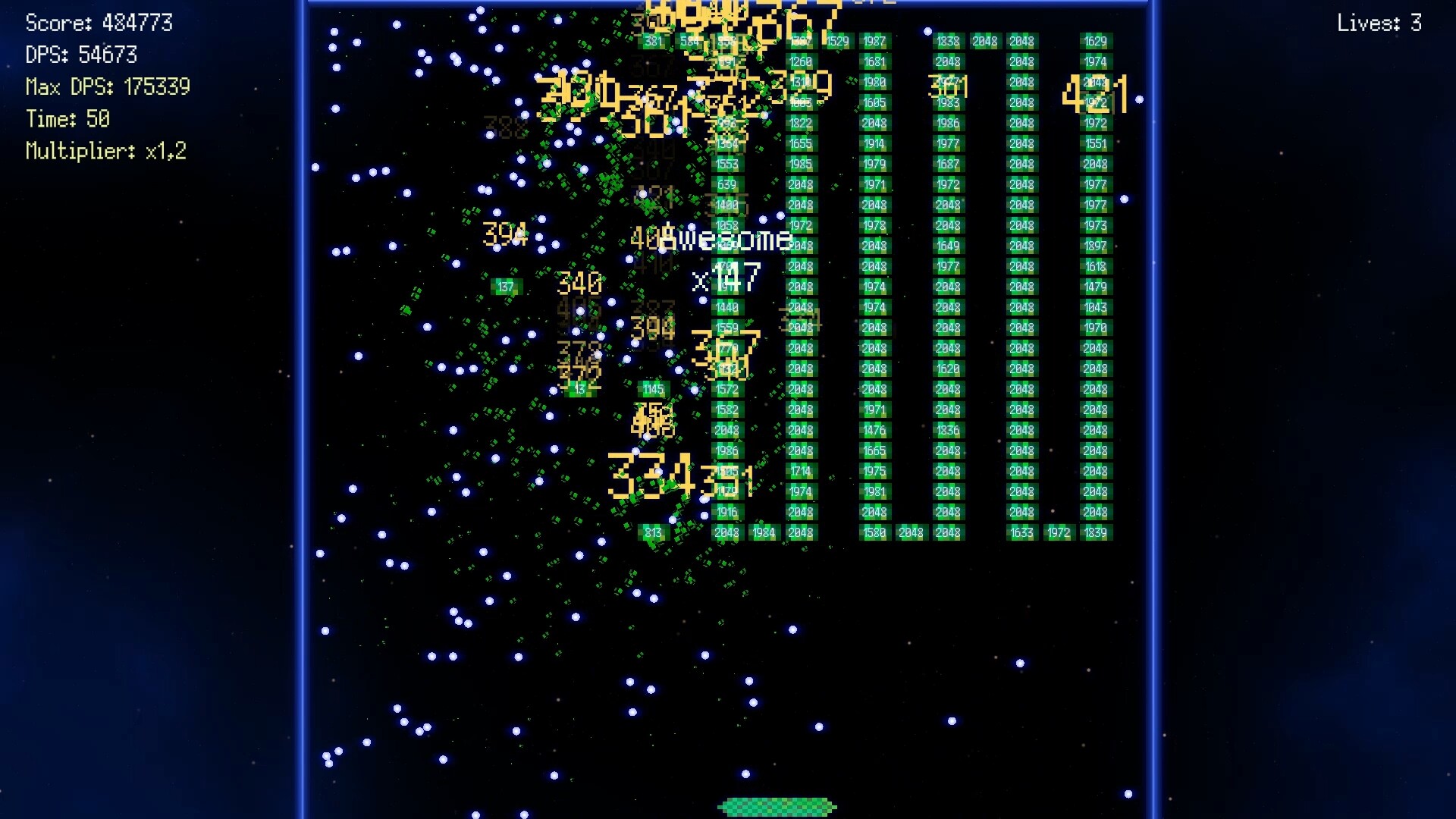This screenshot has width=1456, height=819.
Task: Click the green paddle at the bottom
Action: 775,806
